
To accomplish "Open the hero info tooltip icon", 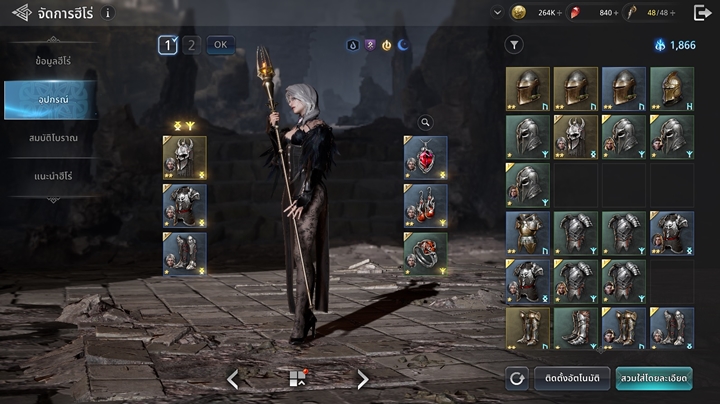I will tap(107, 13).
